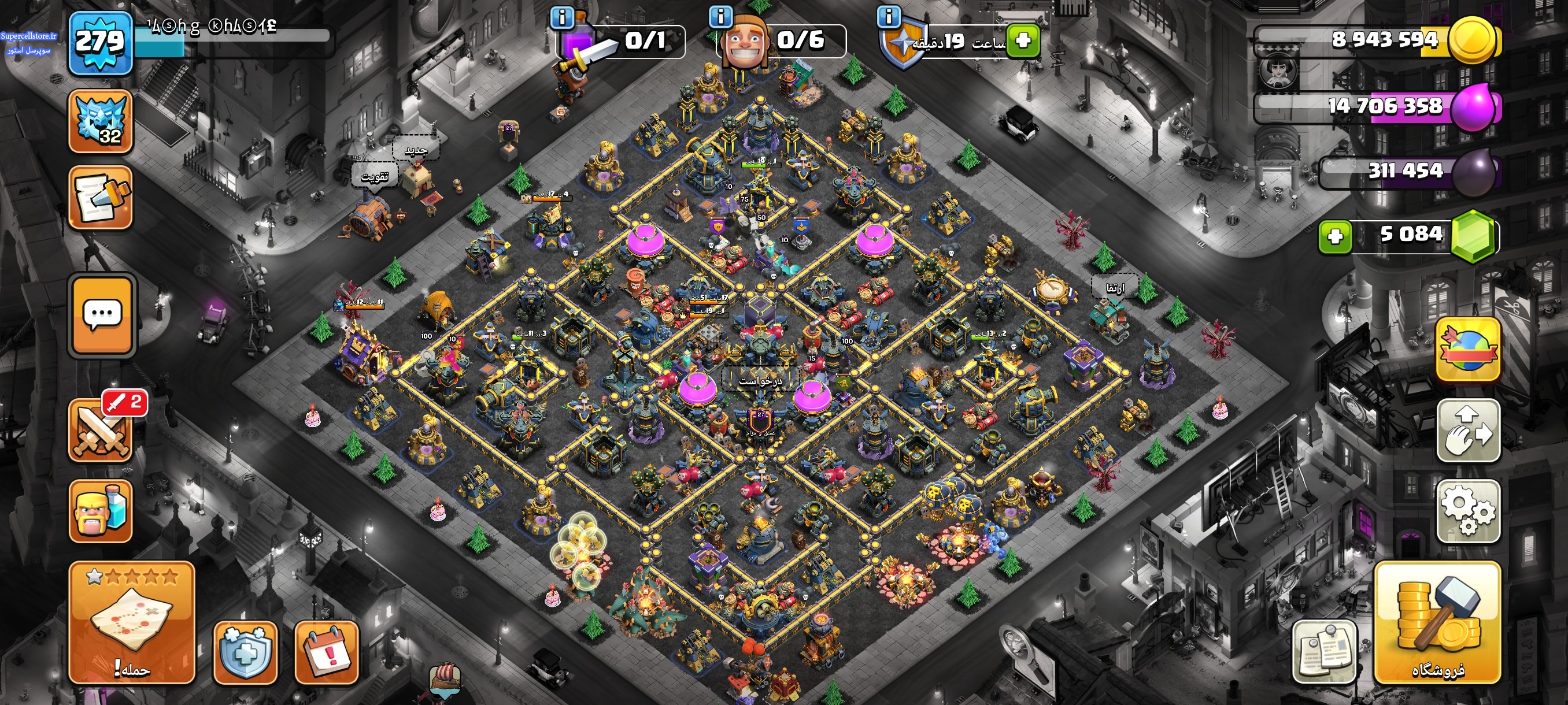Add gems with the green plus
The image size is (1568, 705).
click(x=1335, y=236)
